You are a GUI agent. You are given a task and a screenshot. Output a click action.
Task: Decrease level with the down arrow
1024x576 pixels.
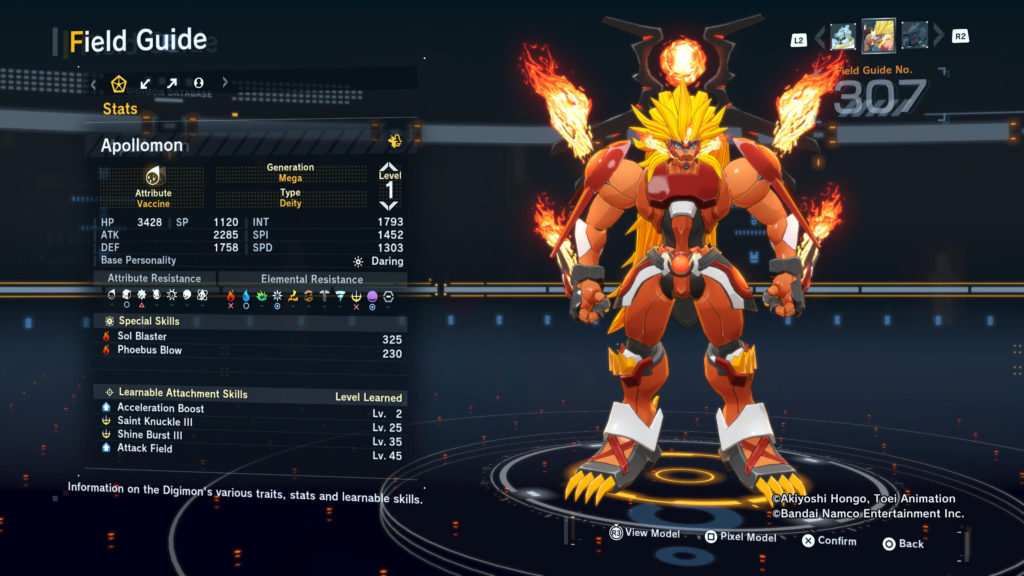(389, 205)
